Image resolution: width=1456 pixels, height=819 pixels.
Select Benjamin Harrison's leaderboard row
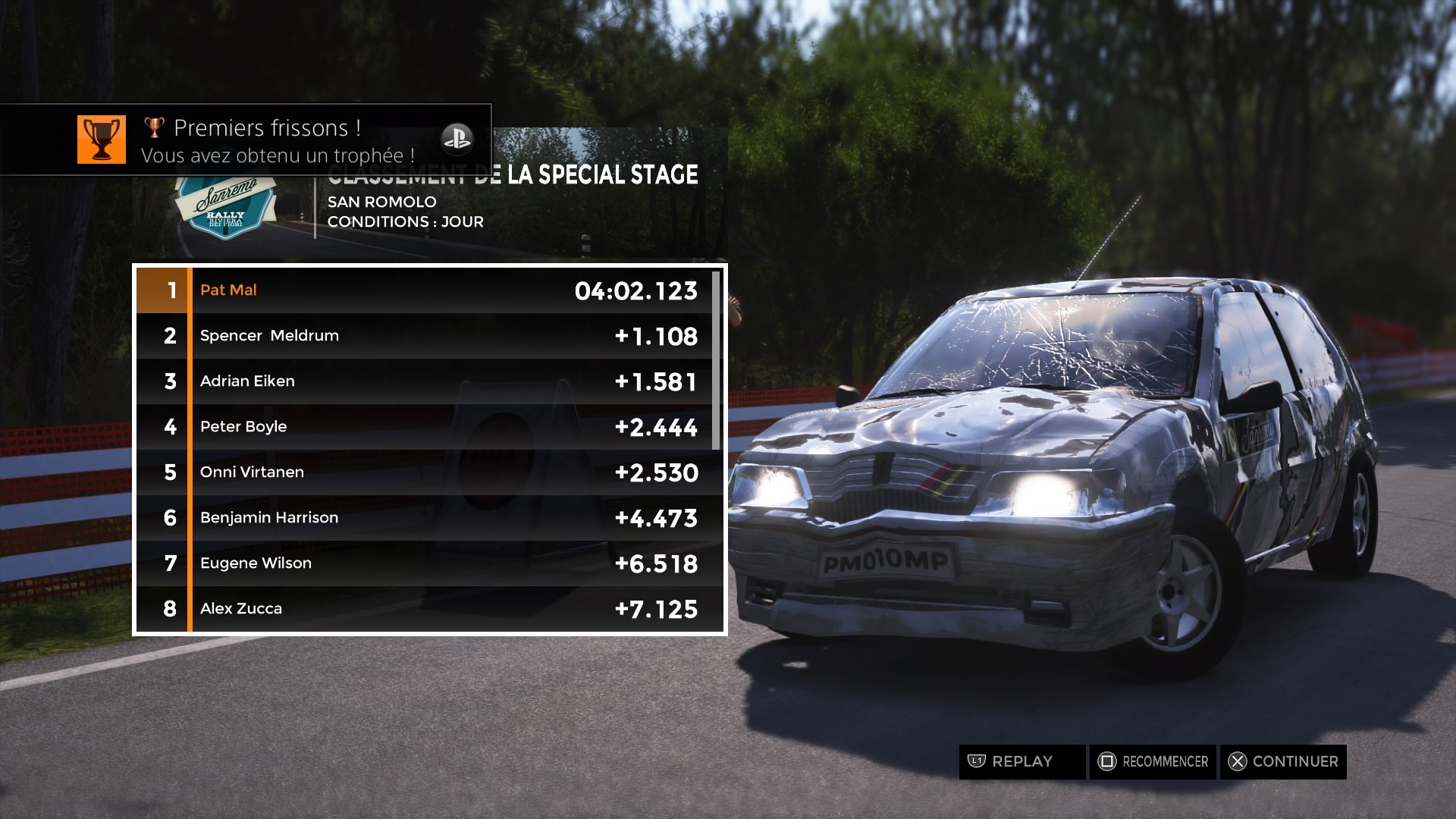pyautogui.click(x=428, y=518)
